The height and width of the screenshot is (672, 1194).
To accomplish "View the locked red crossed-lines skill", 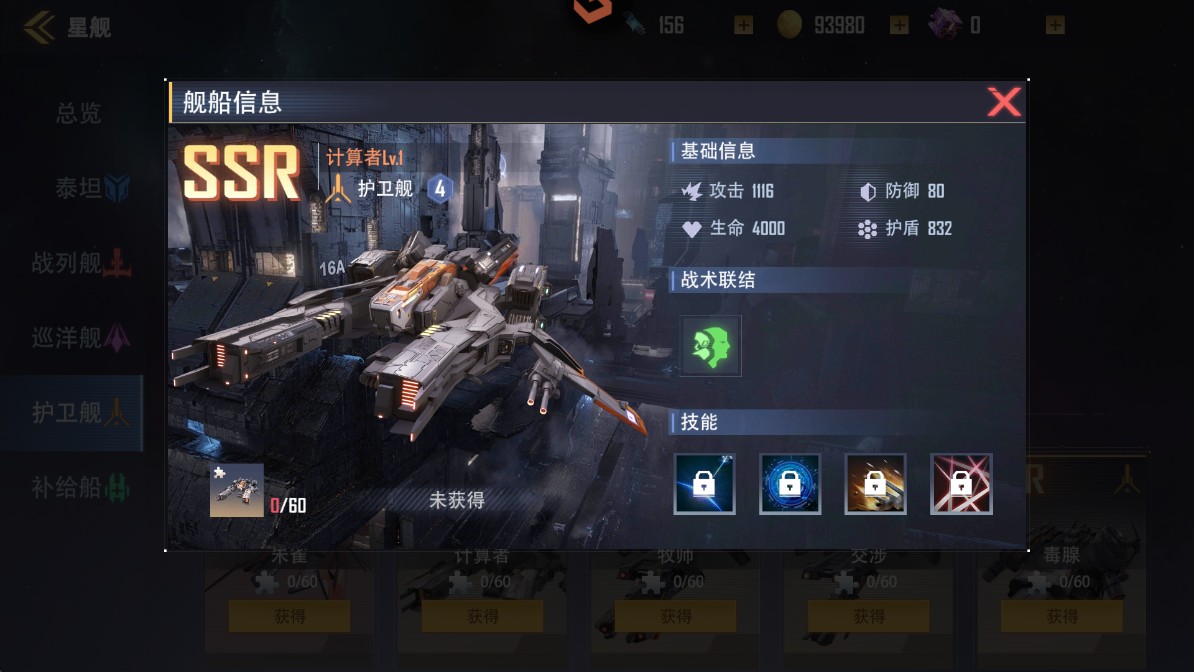I will (961, 484).
